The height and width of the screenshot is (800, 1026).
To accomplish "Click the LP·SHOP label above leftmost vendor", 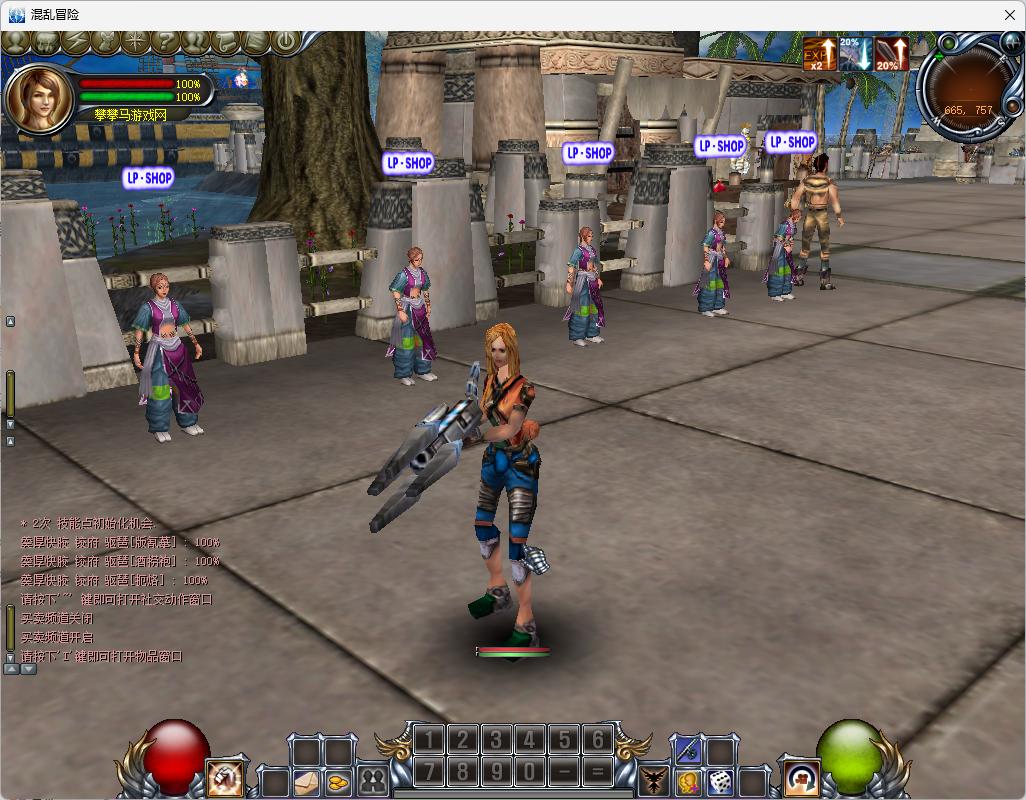I will pos(148,178).
